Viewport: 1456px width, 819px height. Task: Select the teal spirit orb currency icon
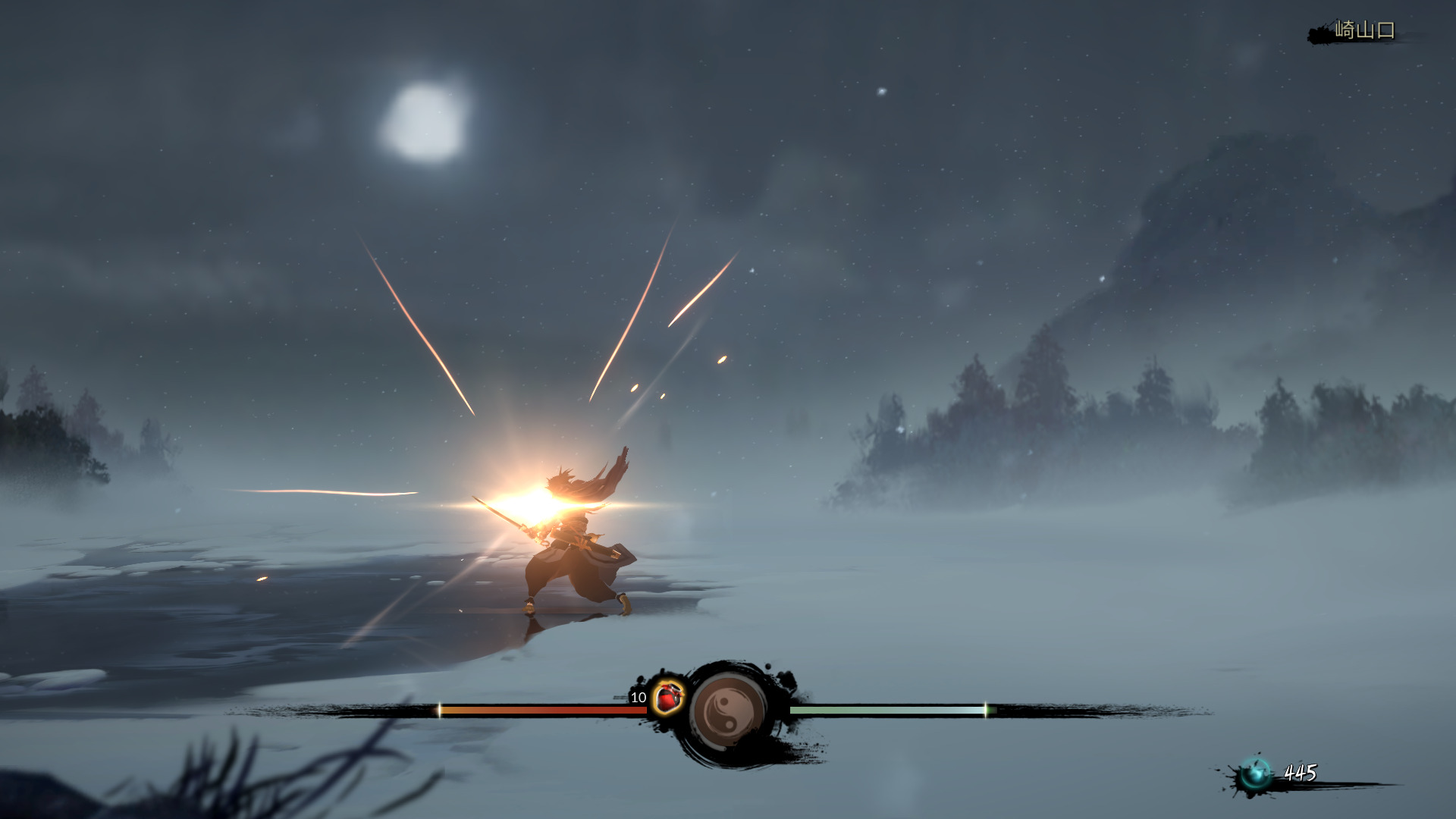click(x=1254, y=774)
